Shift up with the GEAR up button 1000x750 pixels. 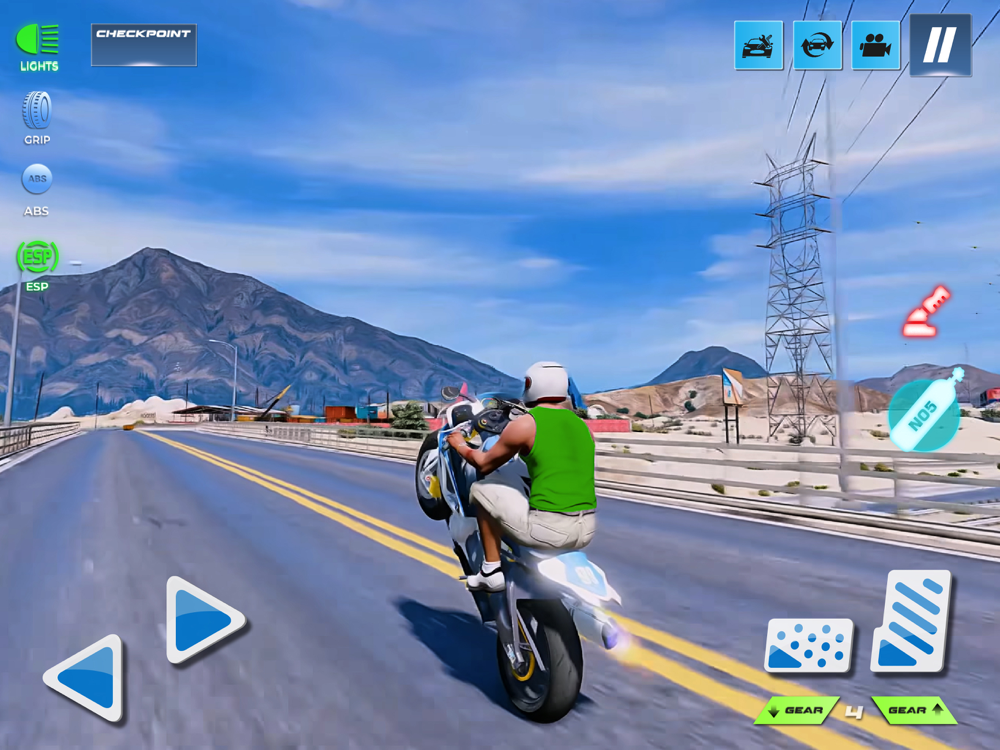[x=913, y=710]
